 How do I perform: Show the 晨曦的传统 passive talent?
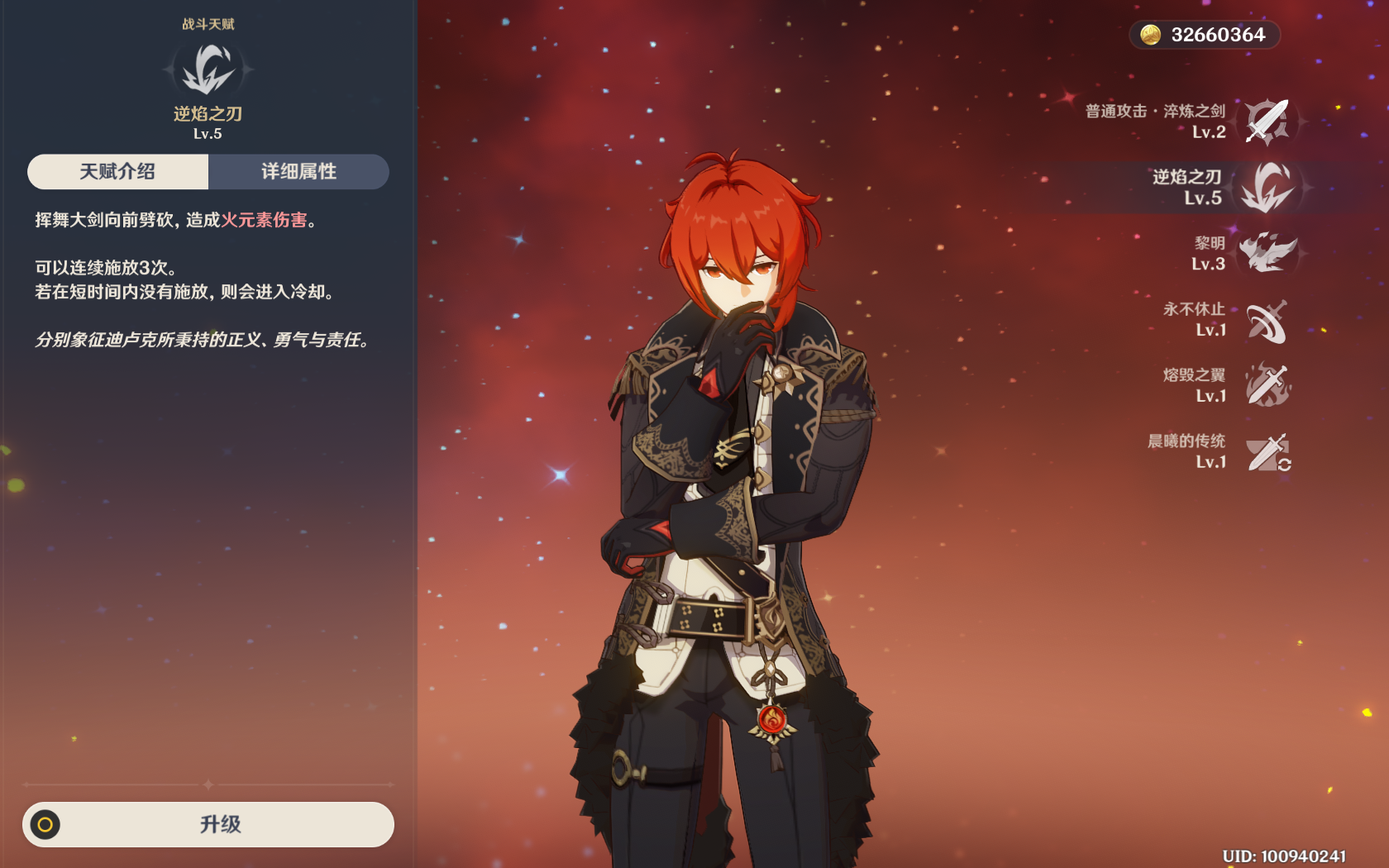[x=1267, y=452]
